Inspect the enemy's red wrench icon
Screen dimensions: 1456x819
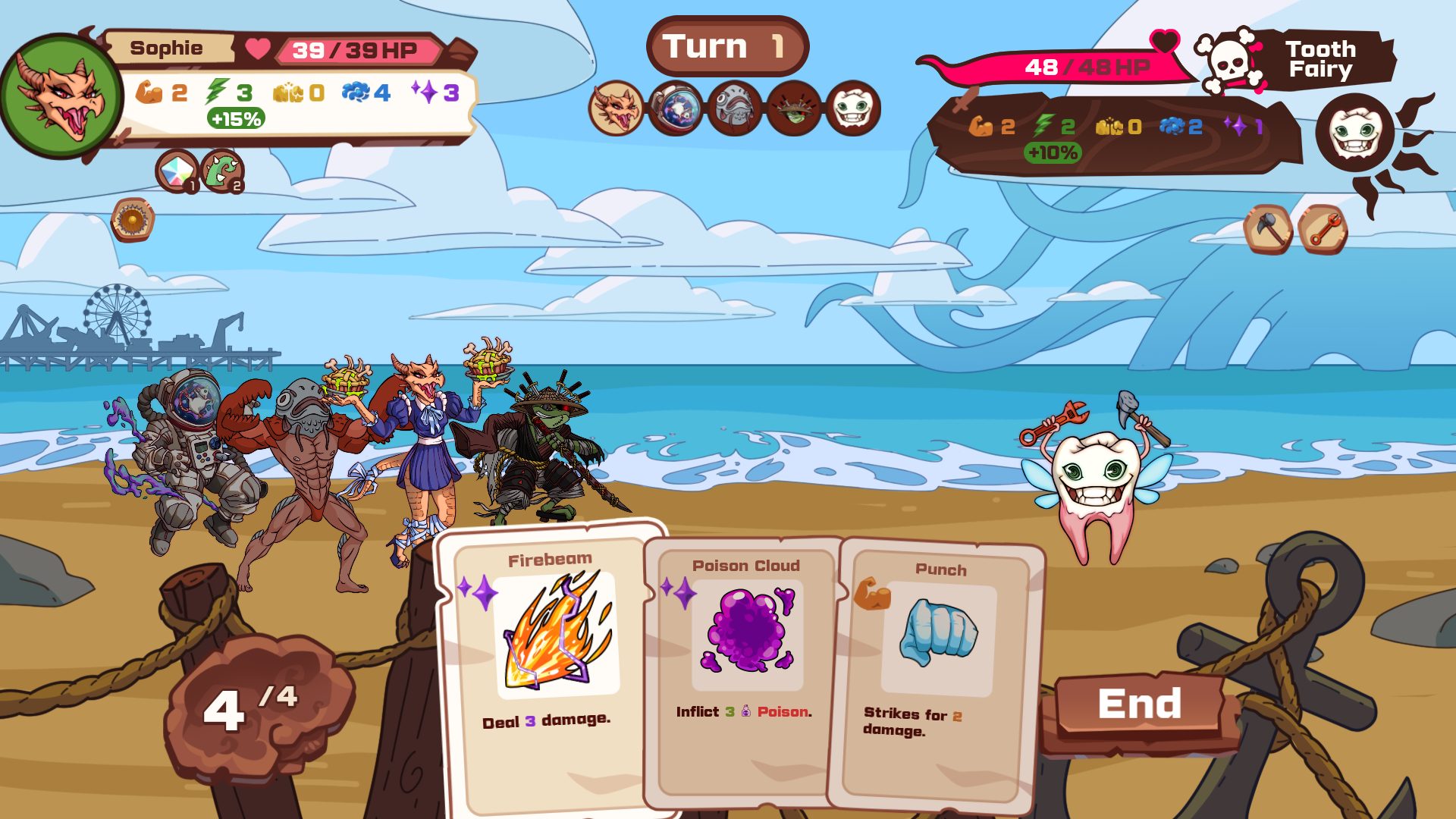pyautogui.click(x=1323, y=229)
